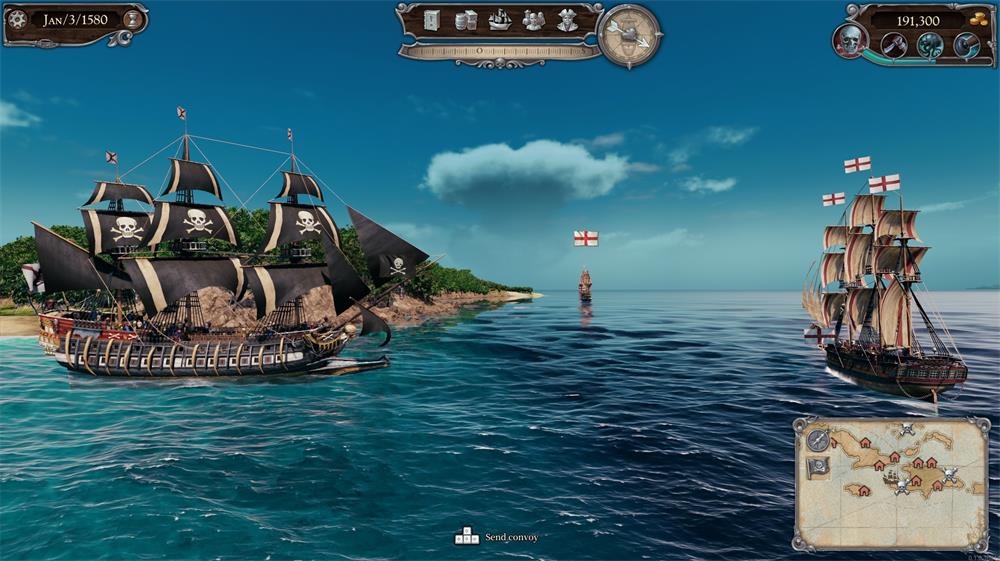
Task: Select the ship marker on the minimap
Action: point(890,477)
